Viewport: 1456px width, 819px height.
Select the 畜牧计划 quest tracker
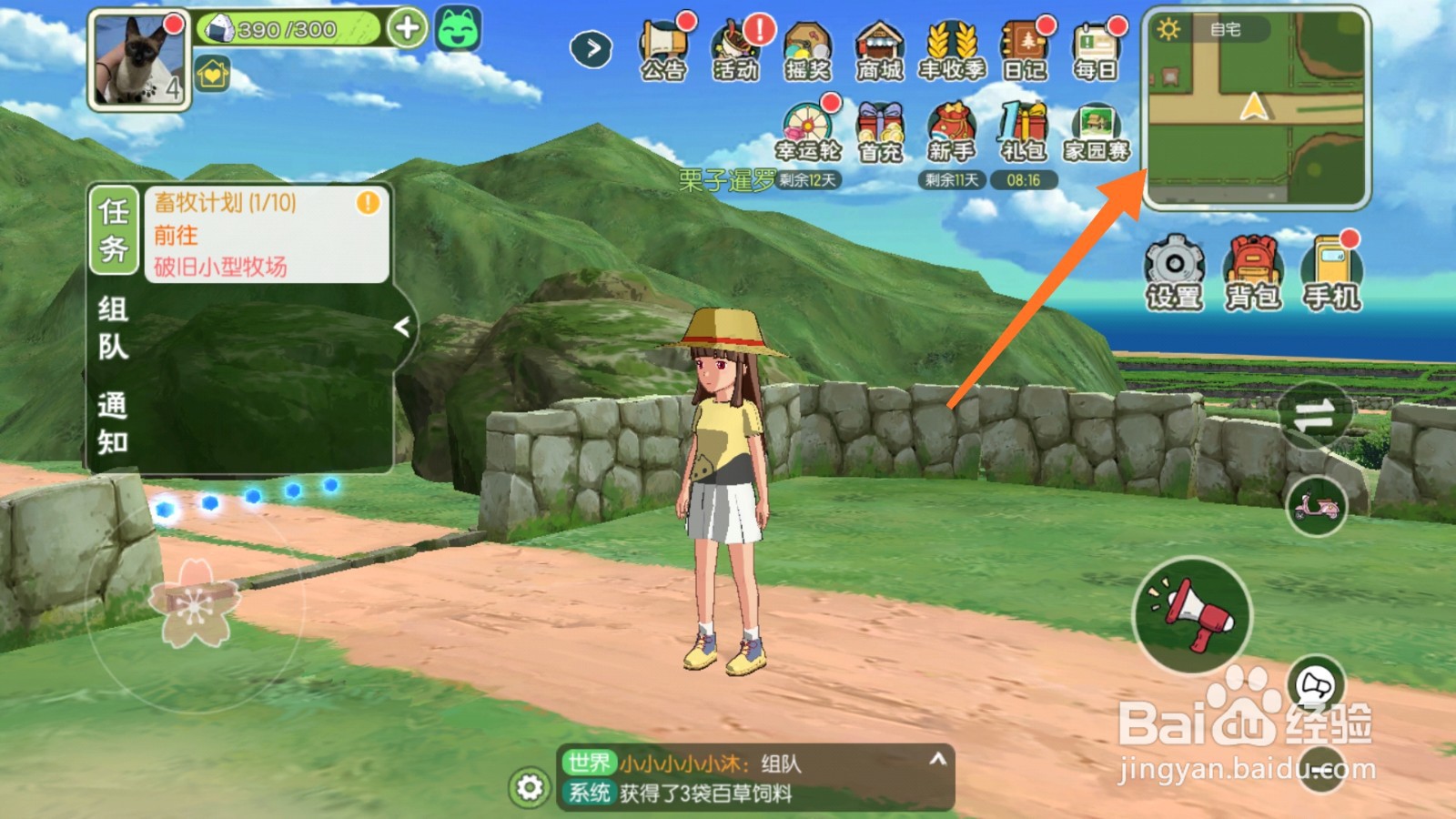tap(266, 234)
